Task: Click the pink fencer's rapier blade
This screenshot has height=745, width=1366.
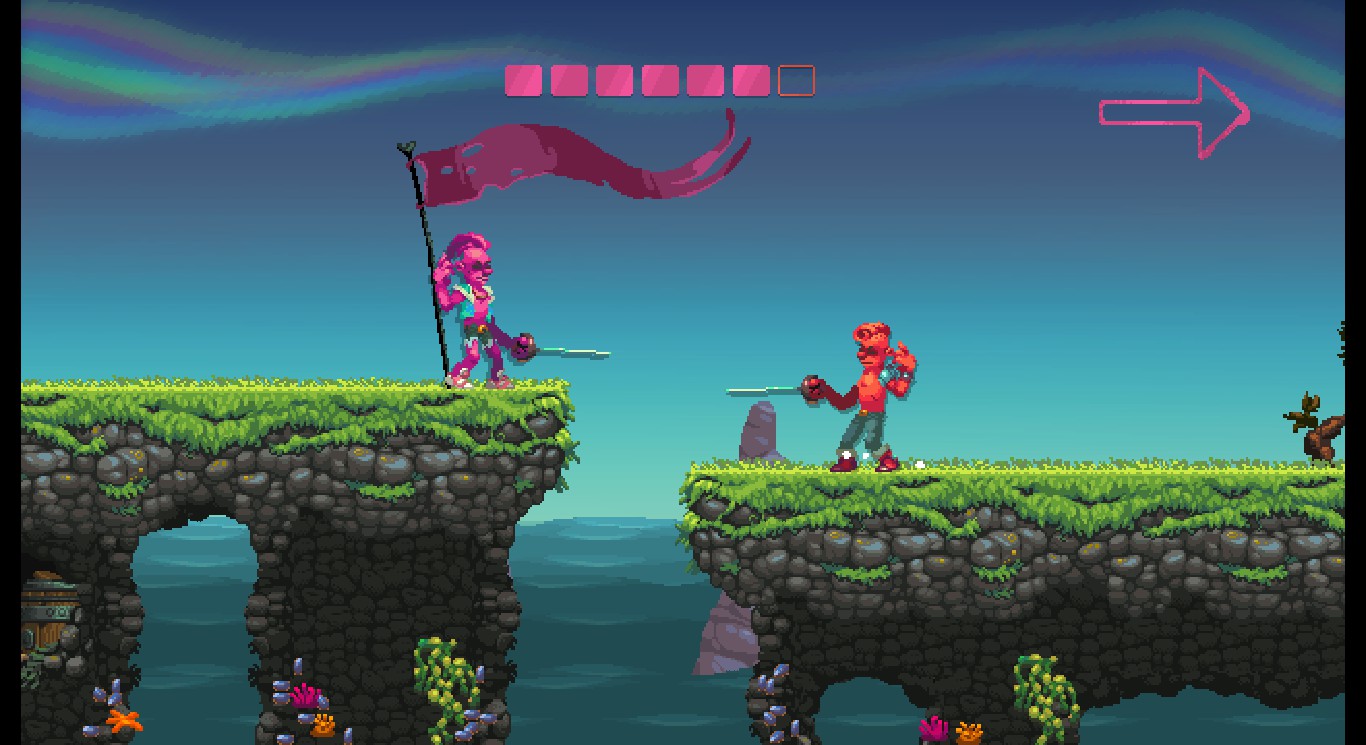Action: 575,352
